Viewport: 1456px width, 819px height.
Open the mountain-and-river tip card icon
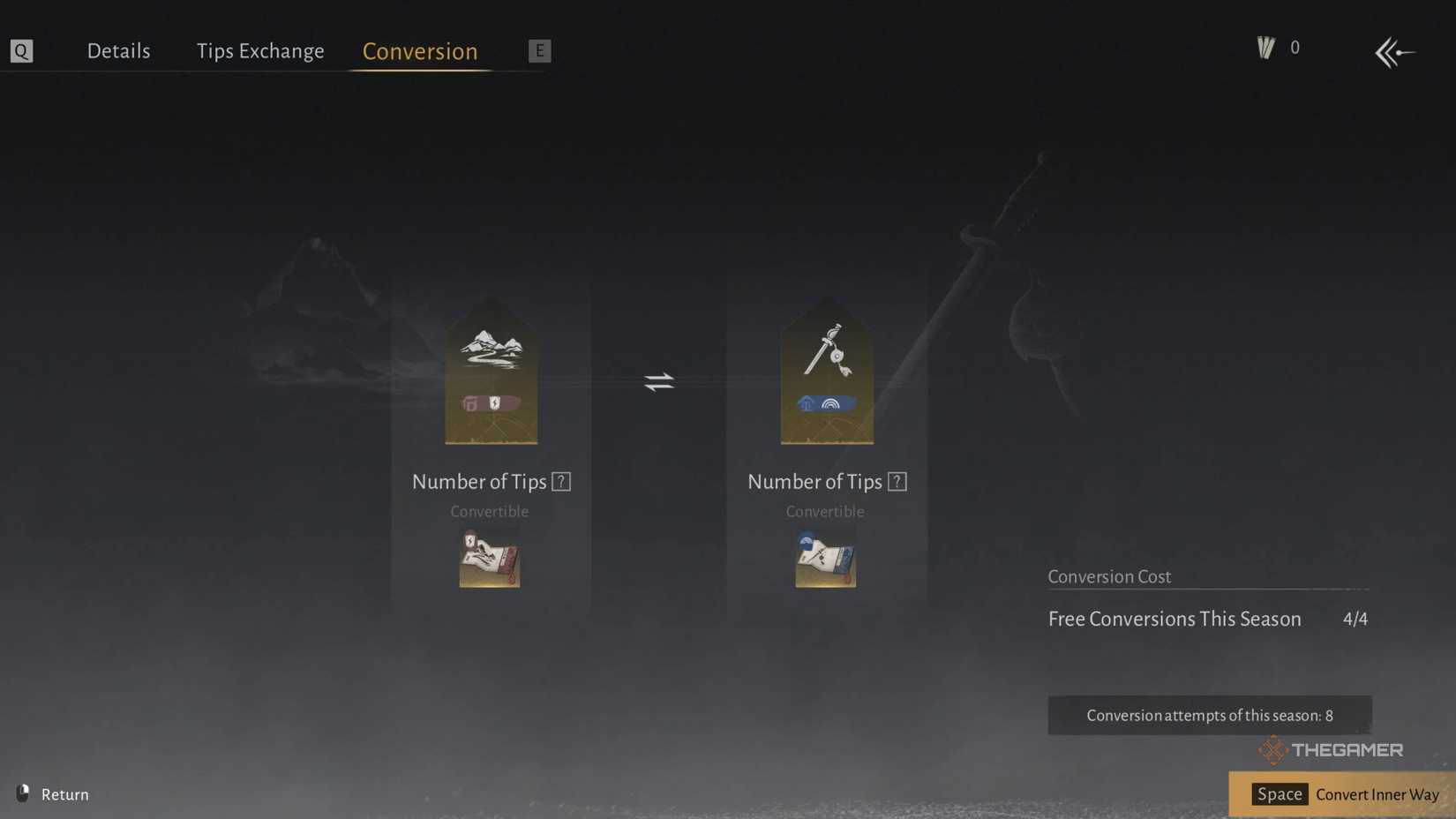tap(492, 371)
